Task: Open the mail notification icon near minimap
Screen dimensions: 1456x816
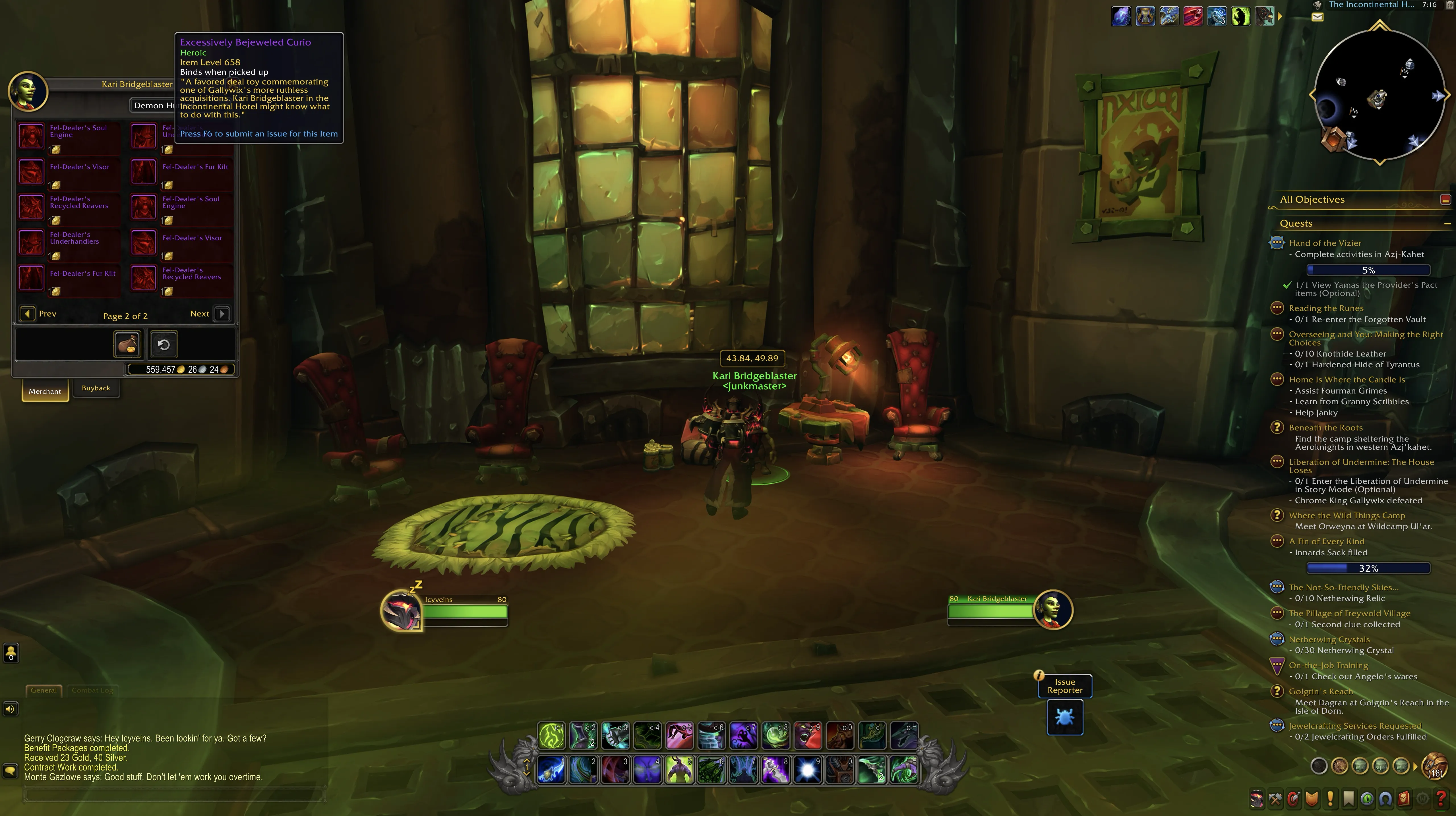Action: click(x=1318, y=18)
